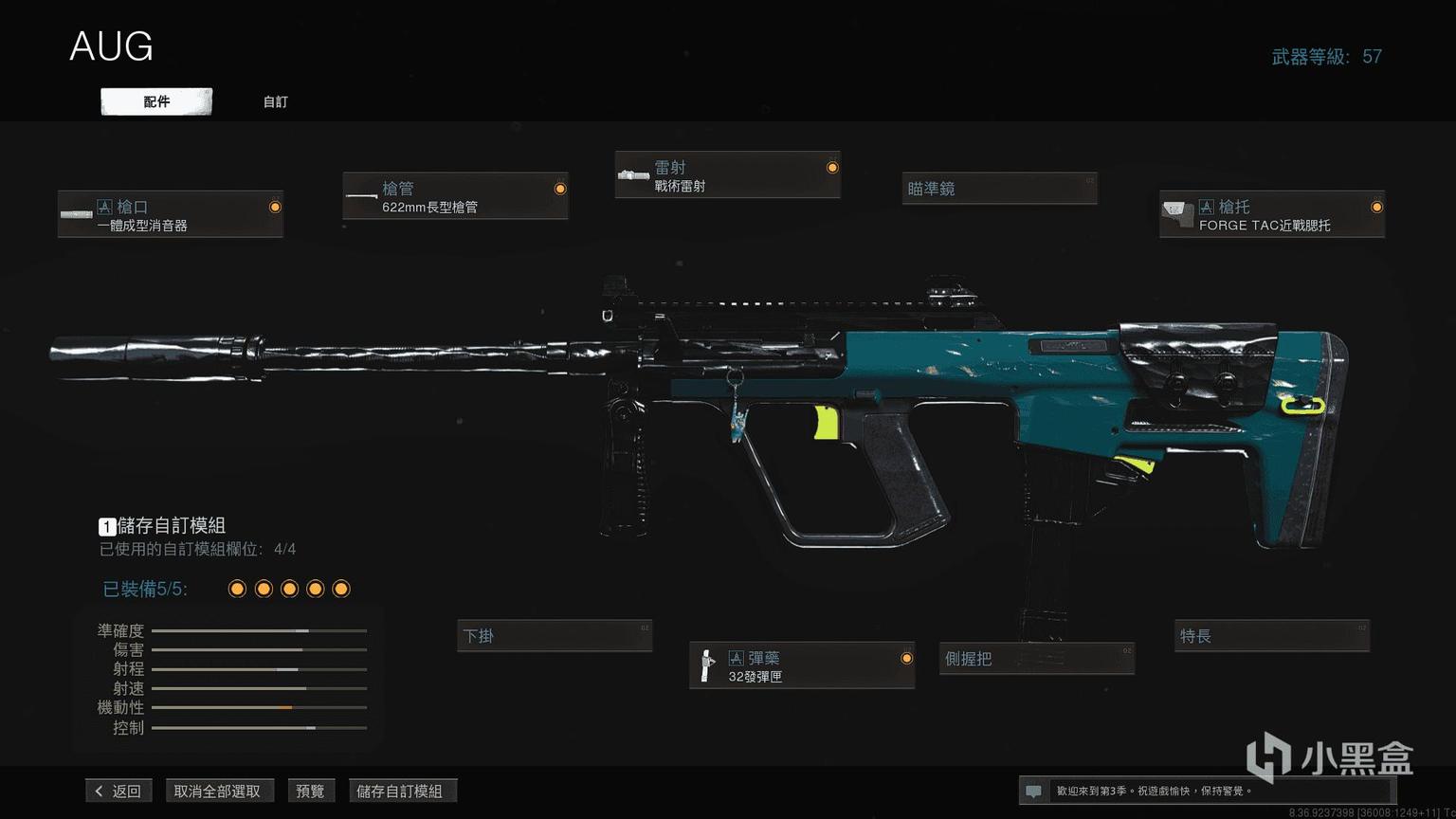Open the 槍管 barrel attachment slot
Screen dimensions: 1456x819
click(455, 196)
